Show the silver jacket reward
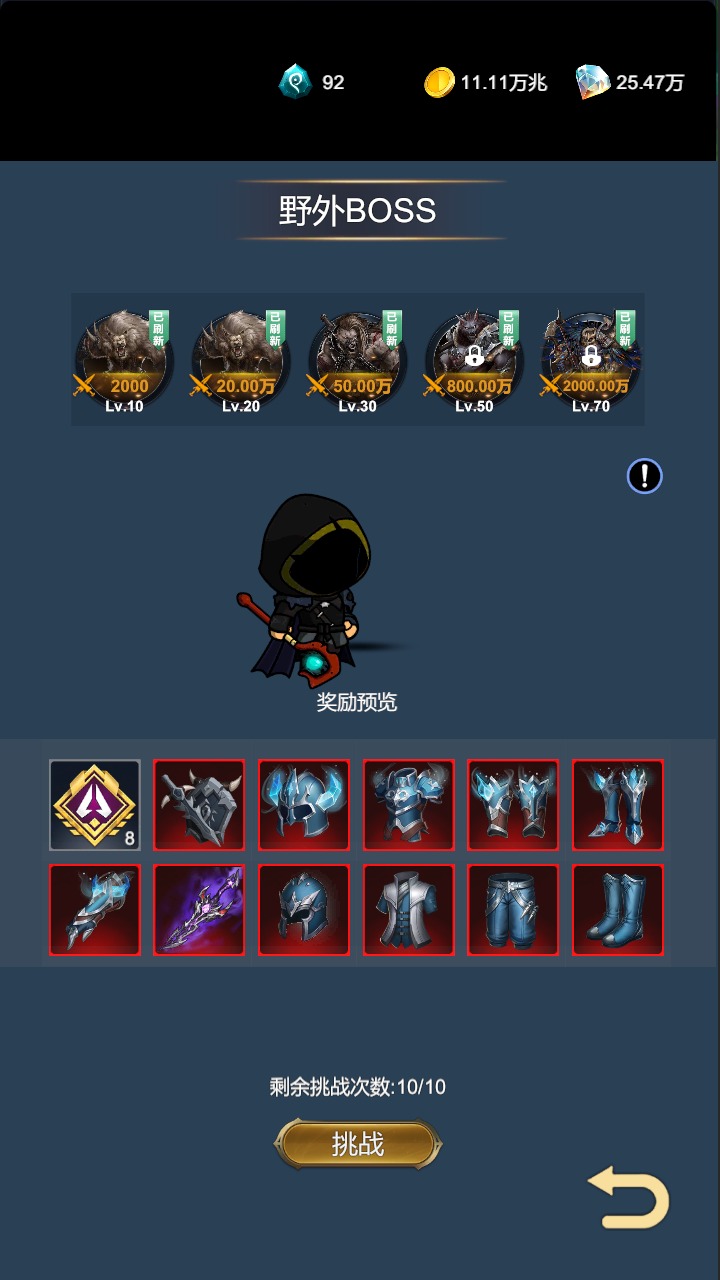The width and height of the screenshot is (720, 1280). point(409,910)
